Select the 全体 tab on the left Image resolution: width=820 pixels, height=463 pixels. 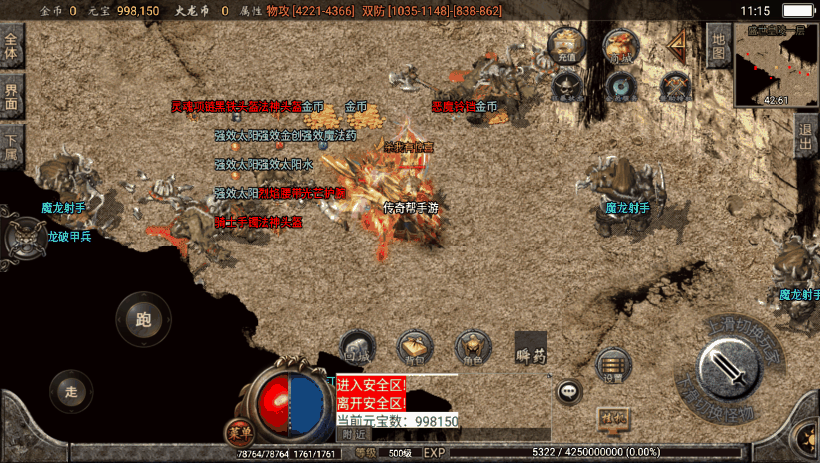[11, 48]
